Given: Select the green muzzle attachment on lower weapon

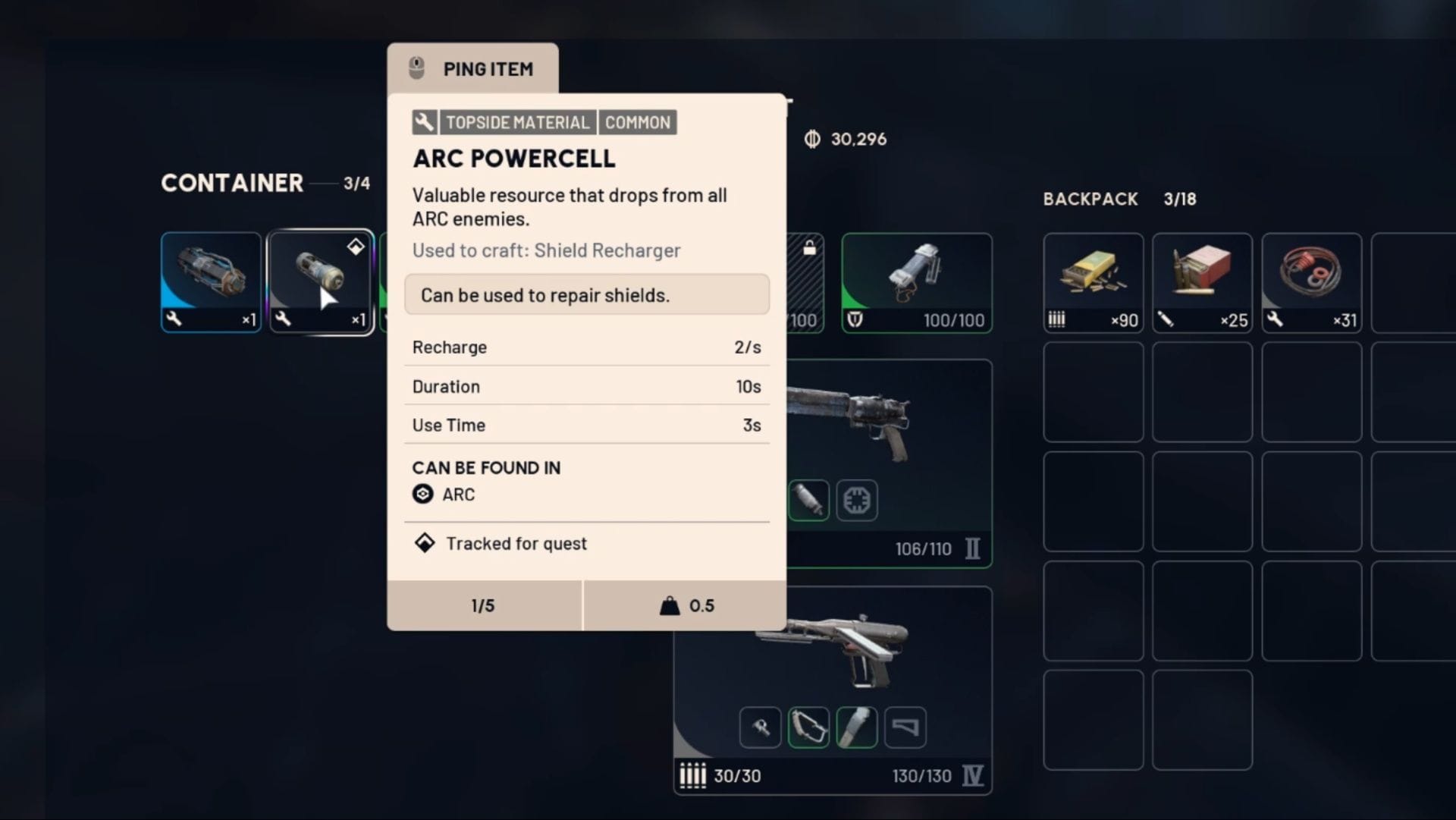Looking at the screenshot, I should [857, 727].
